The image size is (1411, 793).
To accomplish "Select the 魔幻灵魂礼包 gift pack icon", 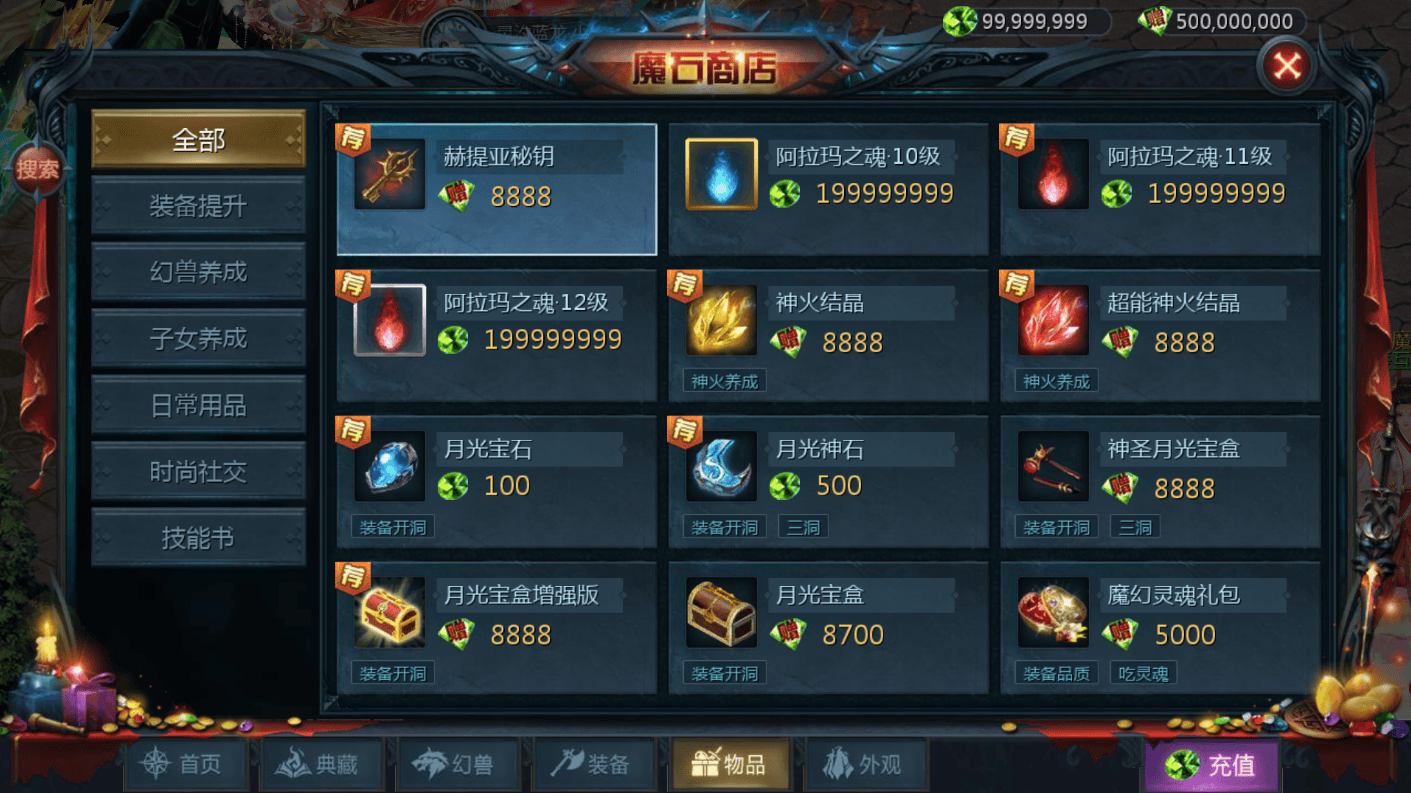I will 1053,614.
